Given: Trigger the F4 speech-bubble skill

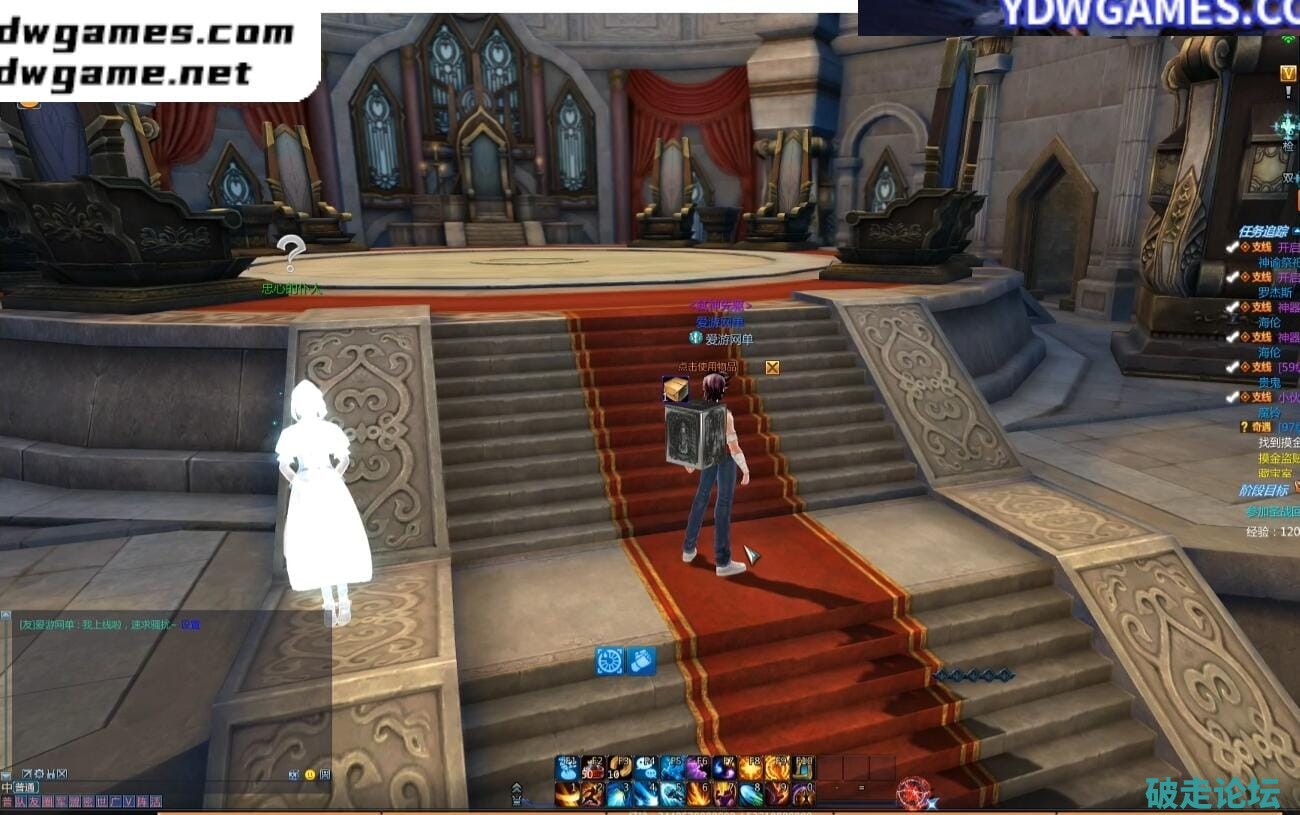Looking at the screenshot, I should [x=646, y=768].
